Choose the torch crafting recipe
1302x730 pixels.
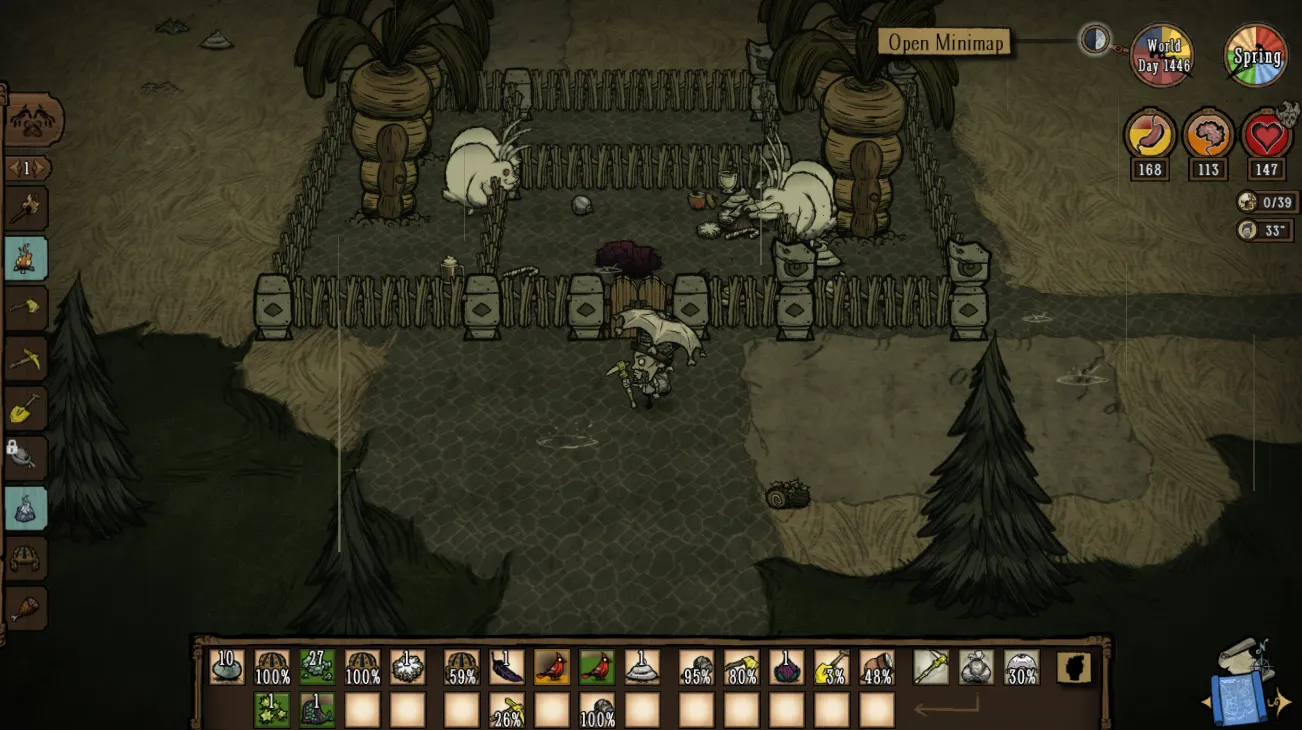click(26, 209)
